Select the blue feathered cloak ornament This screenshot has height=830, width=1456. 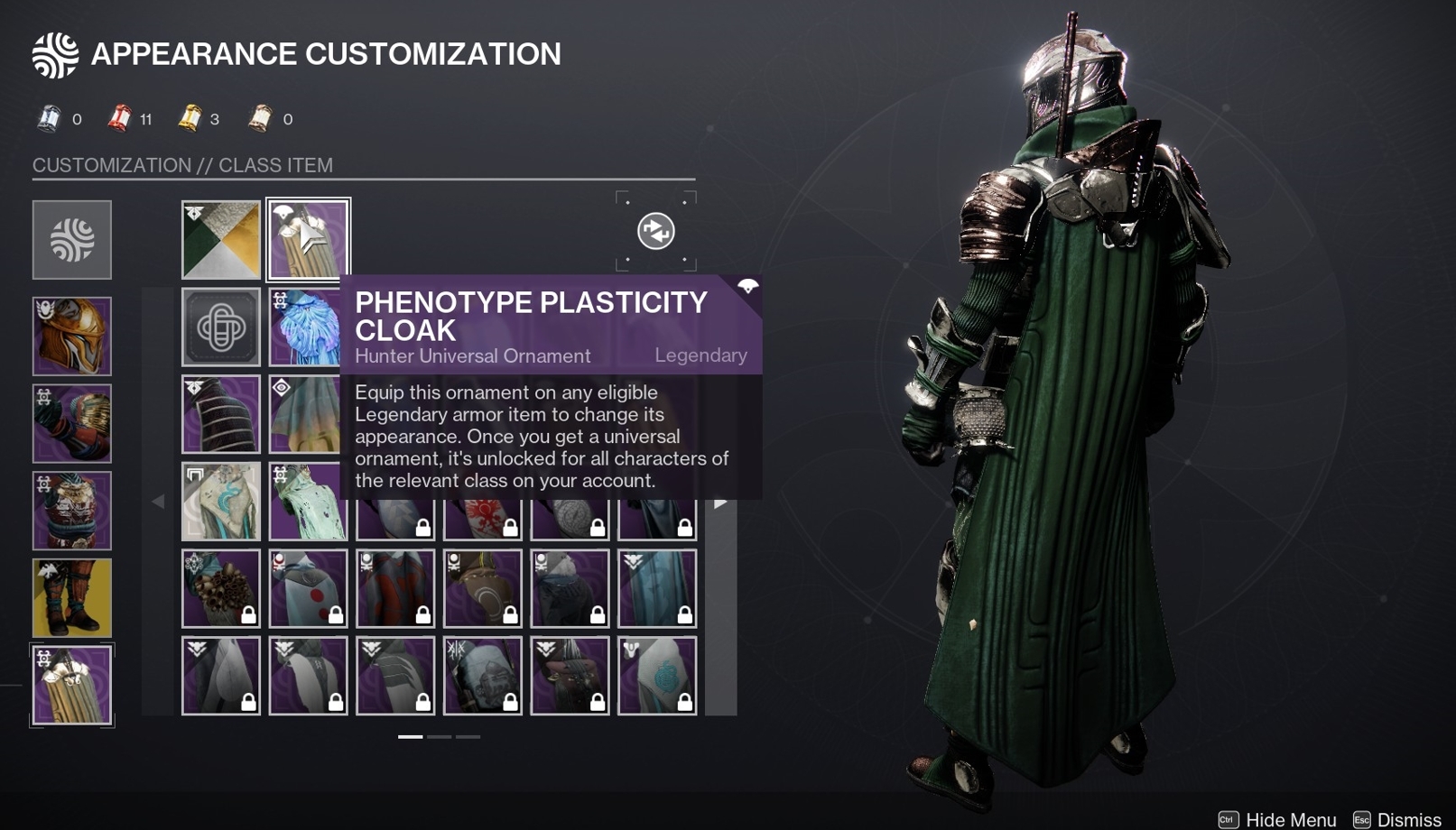(307, 327)
